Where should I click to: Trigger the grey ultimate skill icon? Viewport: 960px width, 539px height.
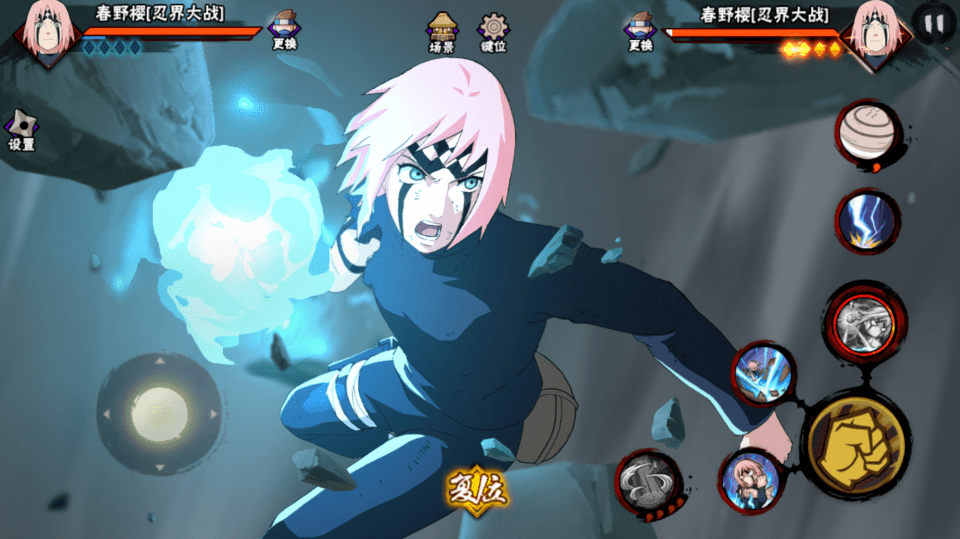(x=863, y=322)
